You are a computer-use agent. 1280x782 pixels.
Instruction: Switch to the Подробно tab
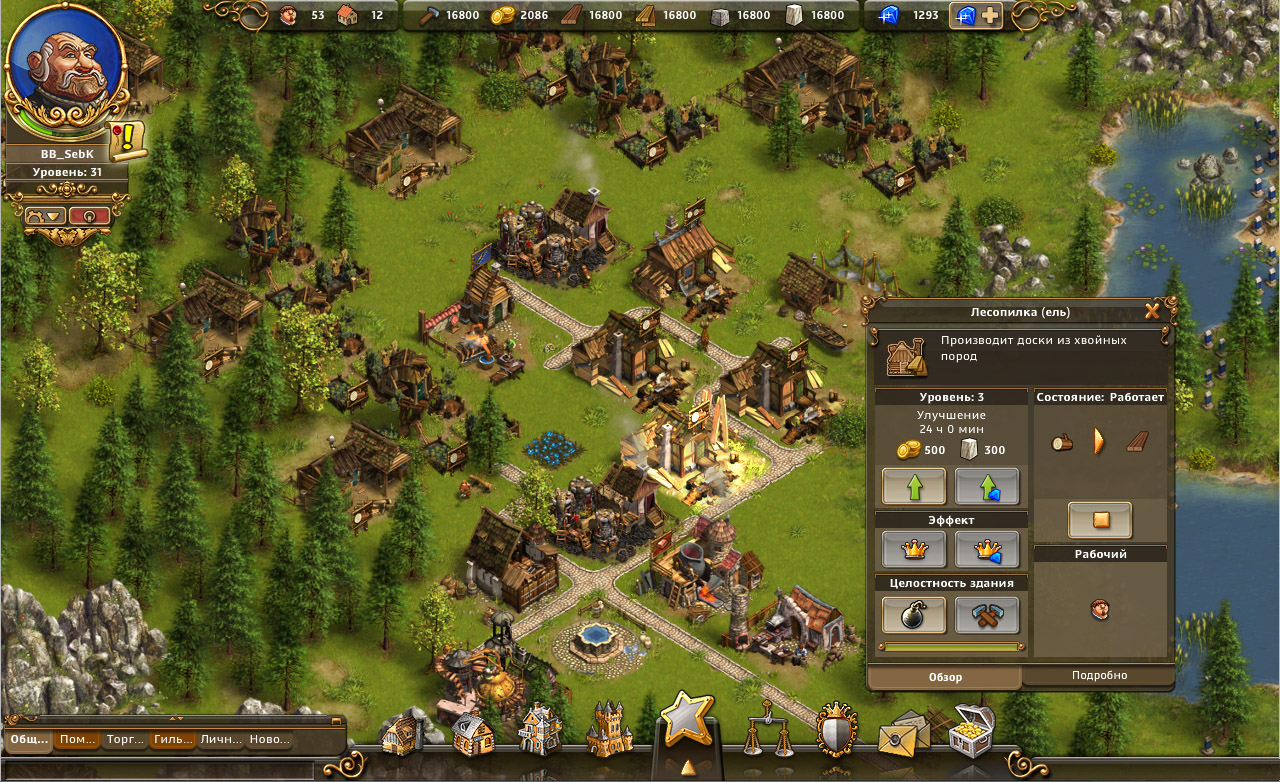point(1100,675)
